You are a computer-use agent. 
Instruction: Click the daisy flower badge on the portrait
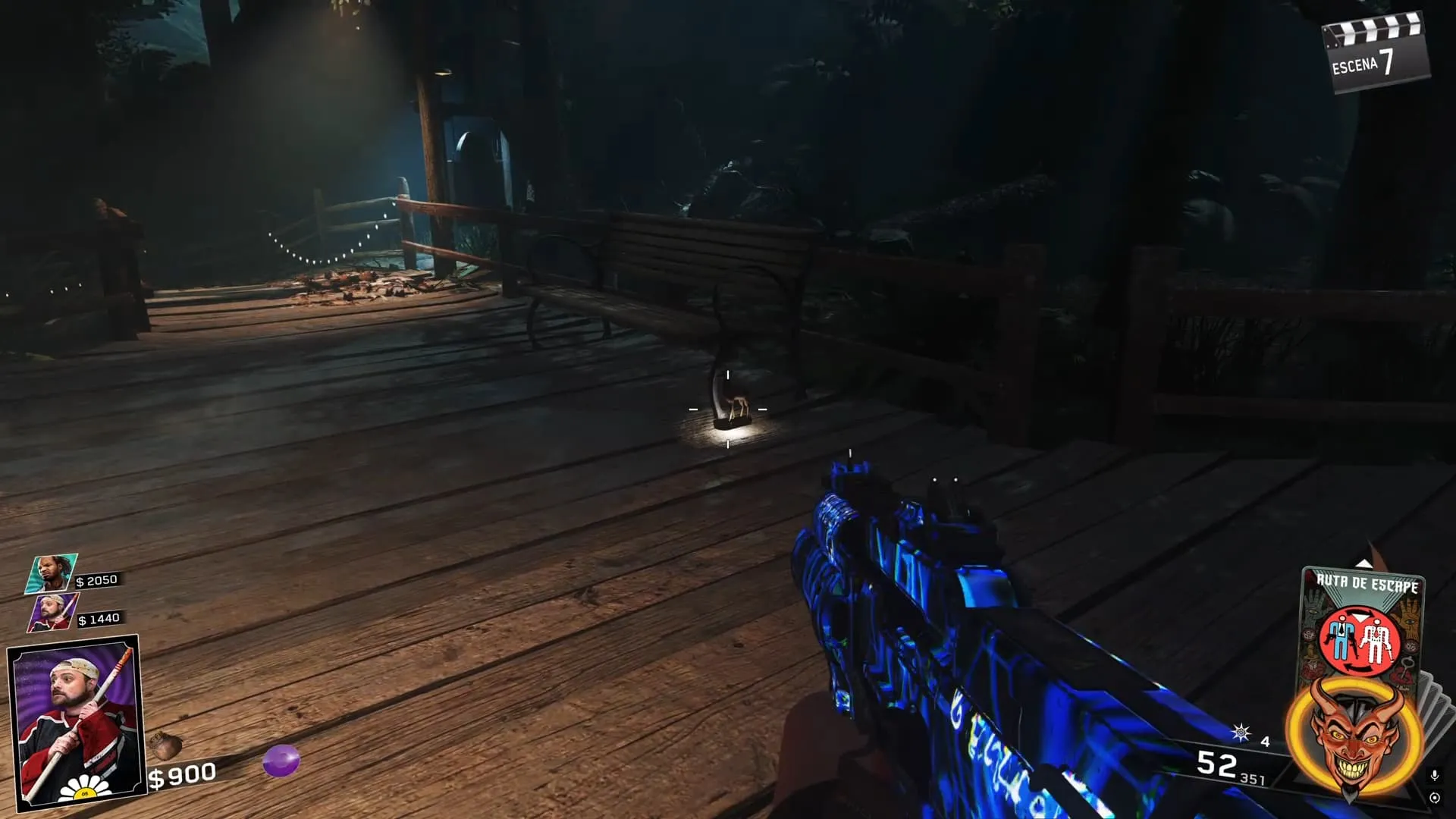pyautogui.click(x=84, y=791)
